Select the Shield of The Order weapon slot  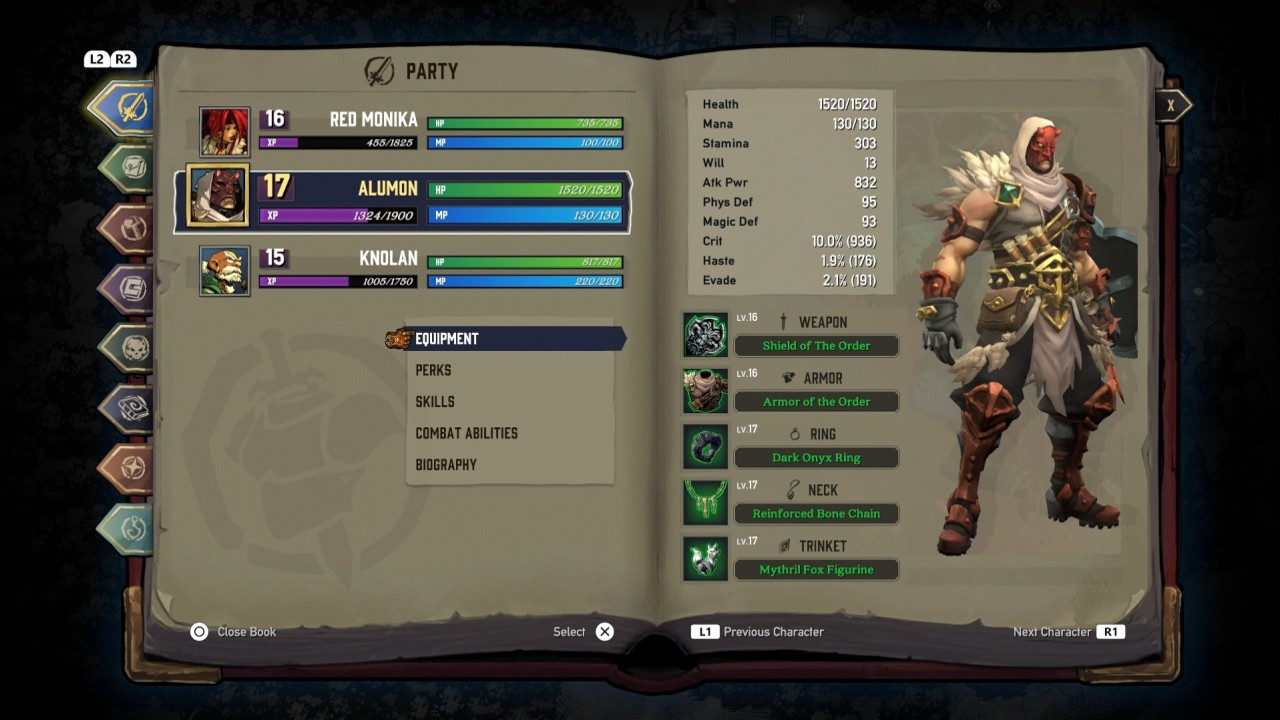pyautogui.click(x=816, y=346)
